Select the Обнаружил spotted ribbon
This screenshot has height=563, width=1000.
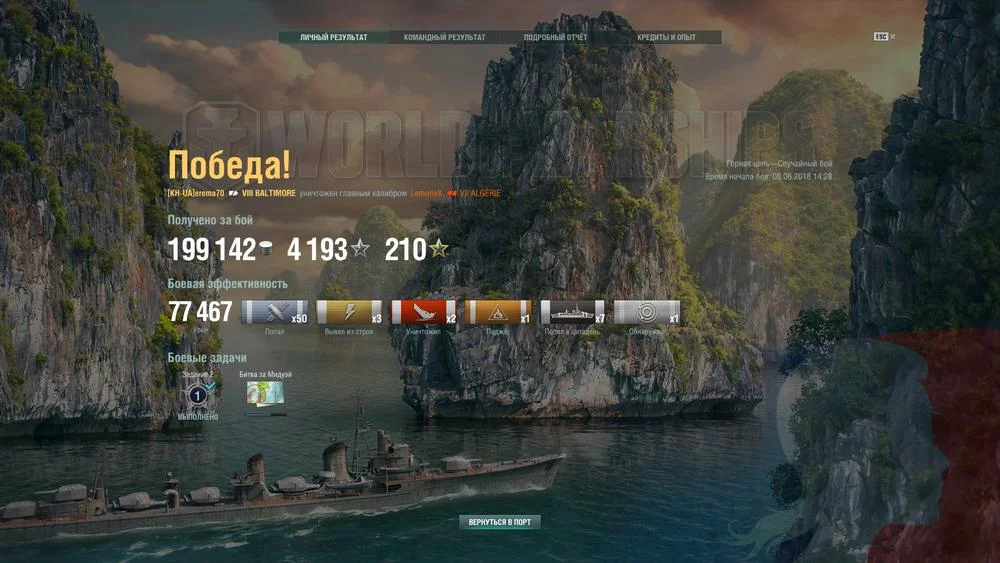[646, 312]
